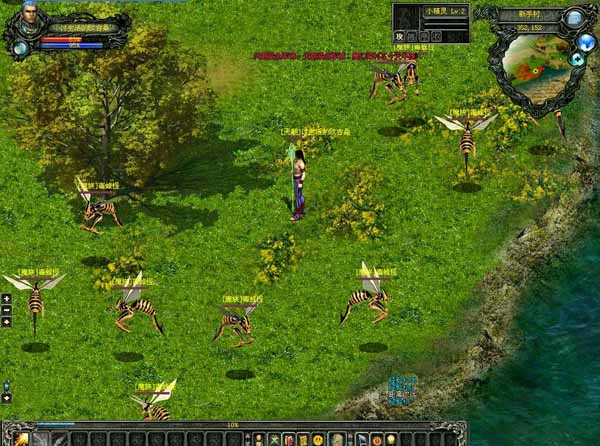Open the scroll icon in bottom bar

click(x=337, y=439)
